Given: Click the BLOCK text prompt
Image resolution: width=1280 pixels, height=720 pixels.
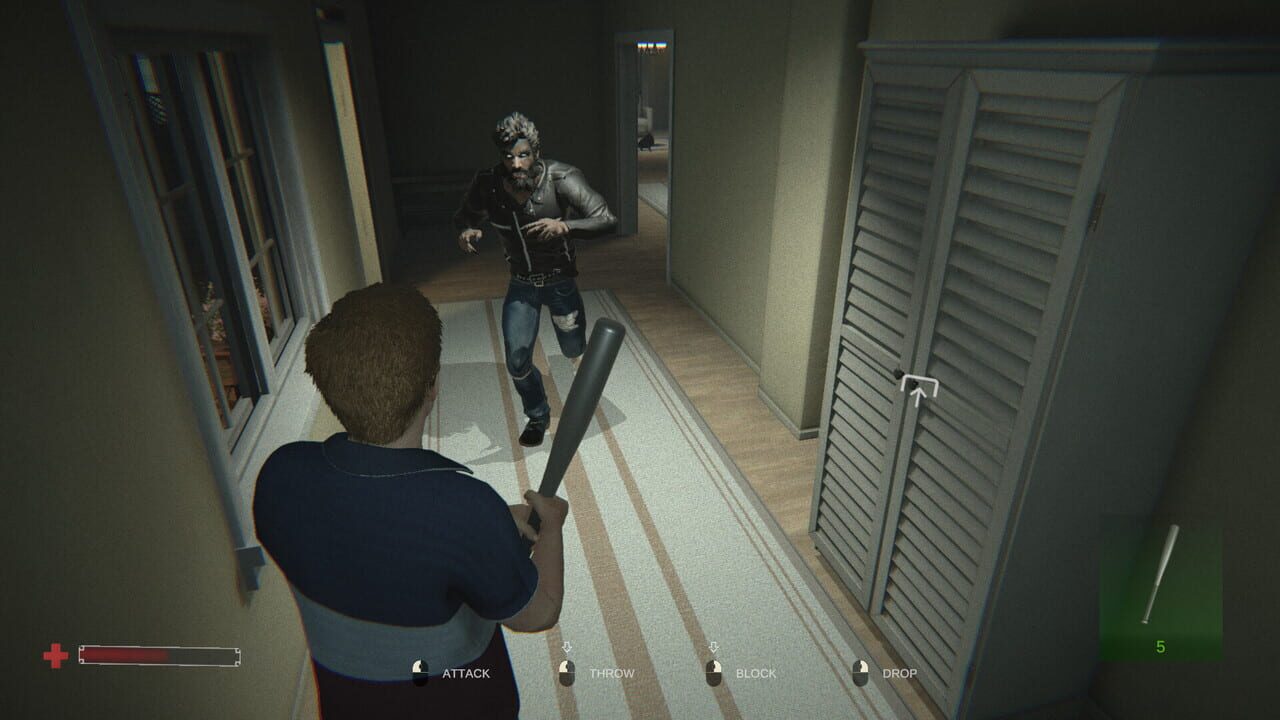Looking at the screenshot, I should (758, 674).
